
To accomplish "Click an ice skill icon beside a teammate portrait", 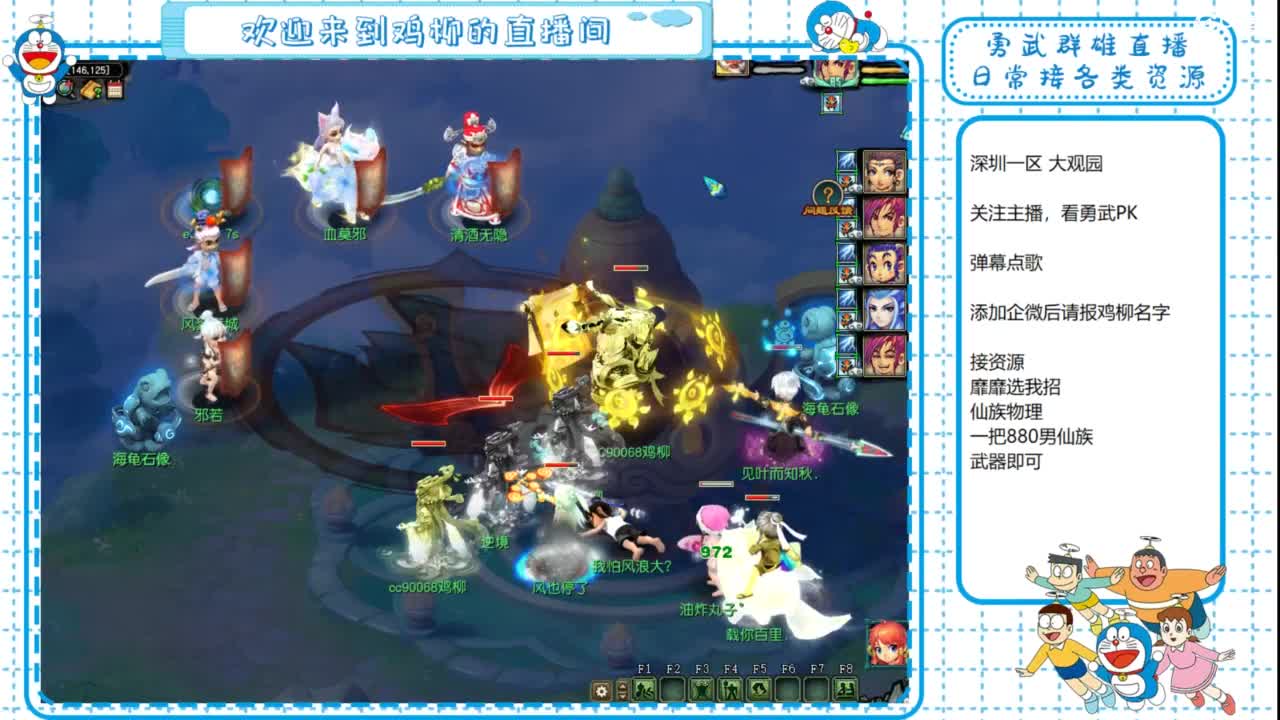I will 845,162.
